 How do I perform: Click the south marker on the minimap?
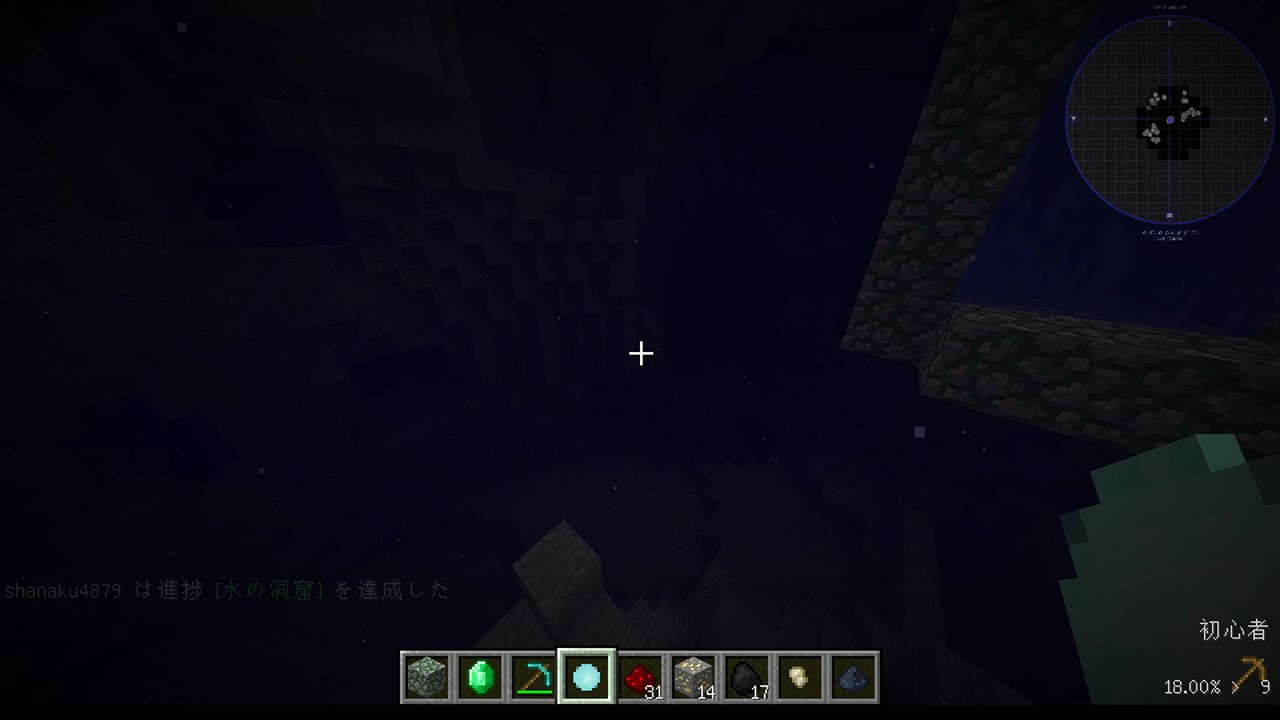pyautogui.click(x=1171, y=215)
